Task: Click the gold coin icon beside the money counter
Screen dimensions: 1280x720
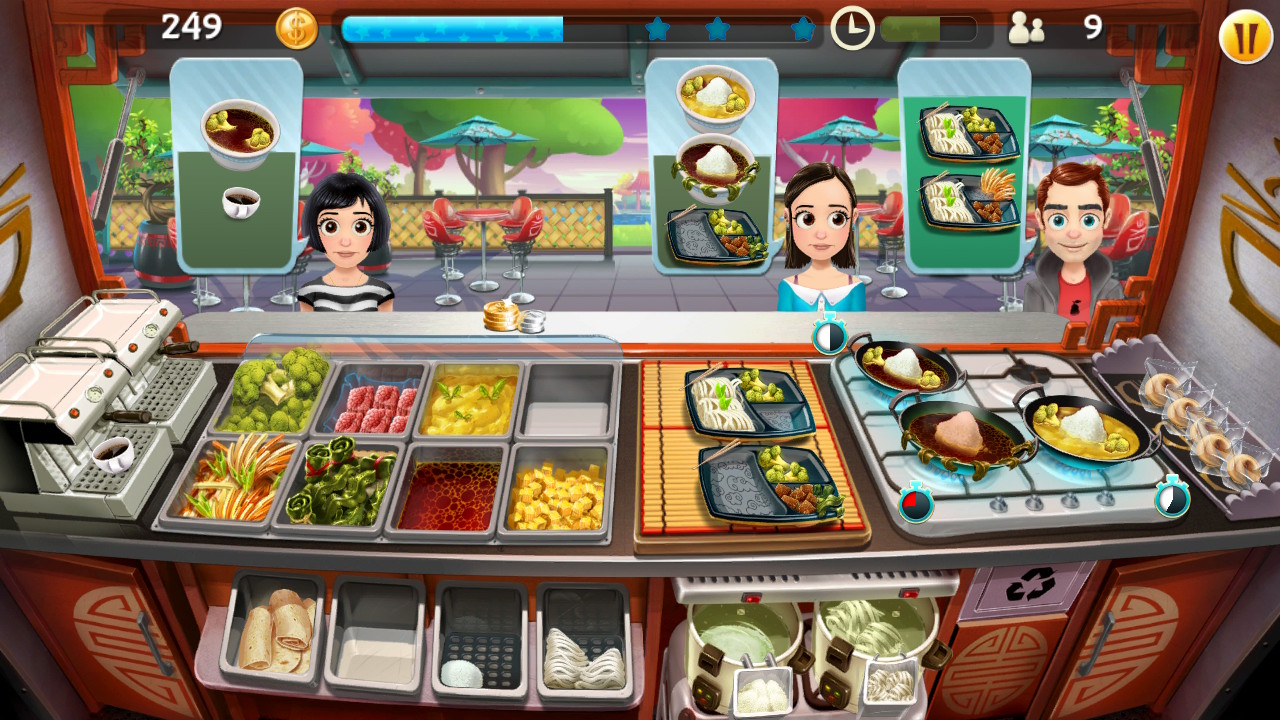Action: (x=295, y=26)
